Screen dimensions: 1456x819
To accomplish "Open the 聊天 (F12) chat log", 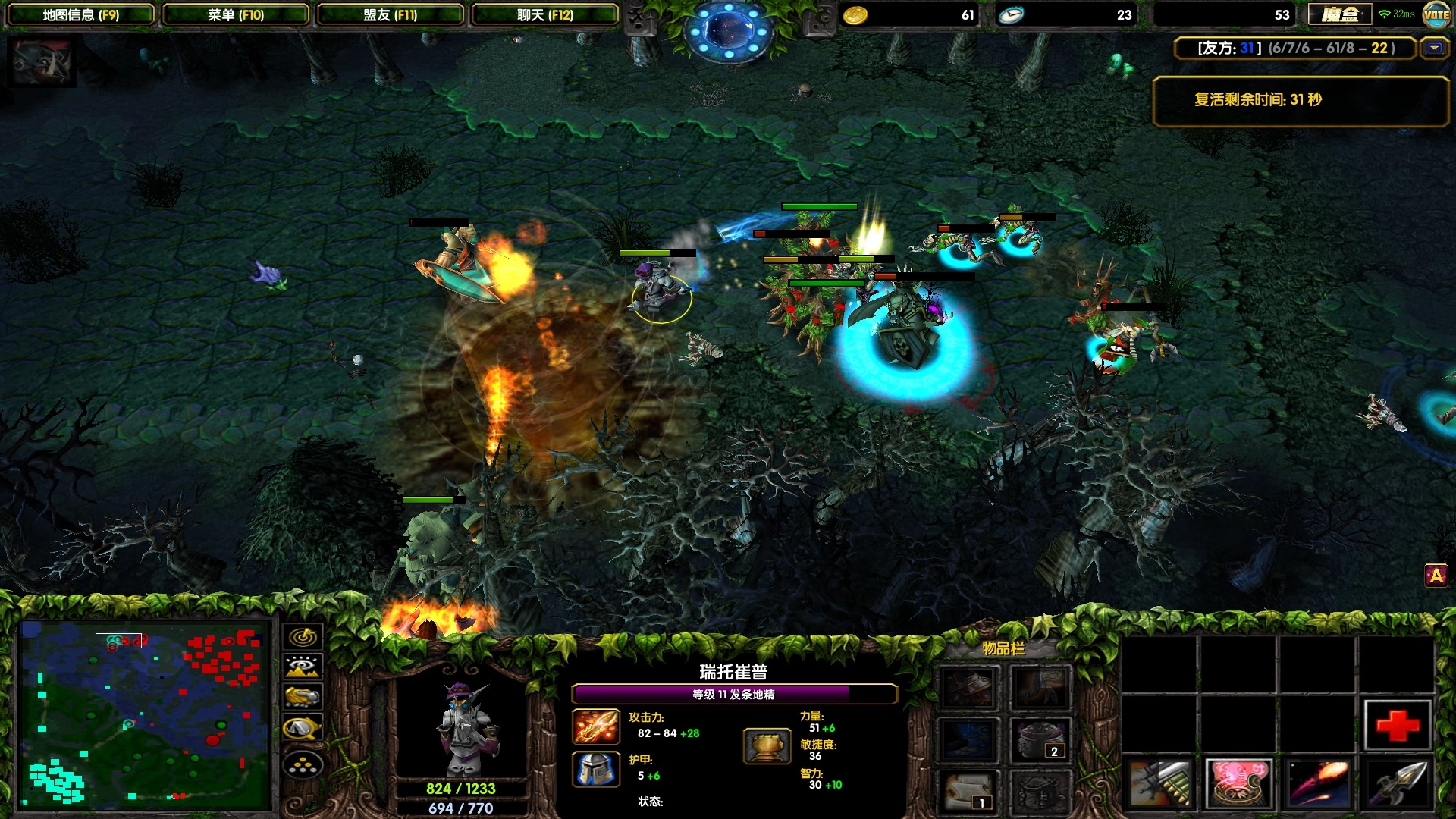I will coord(544,14).
